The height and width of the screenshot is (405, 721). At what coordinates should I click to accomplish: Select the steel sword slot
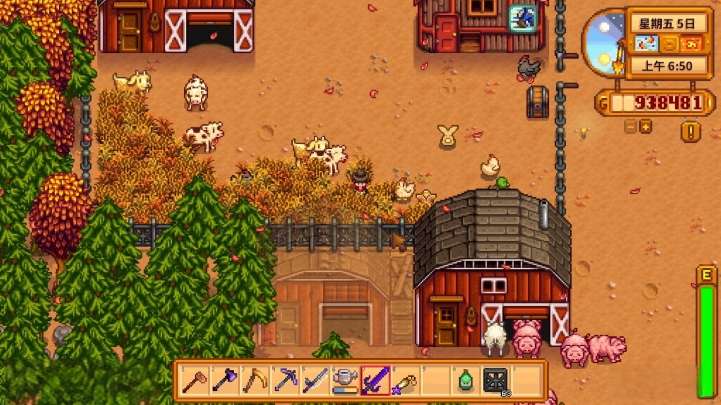point(315,380)
